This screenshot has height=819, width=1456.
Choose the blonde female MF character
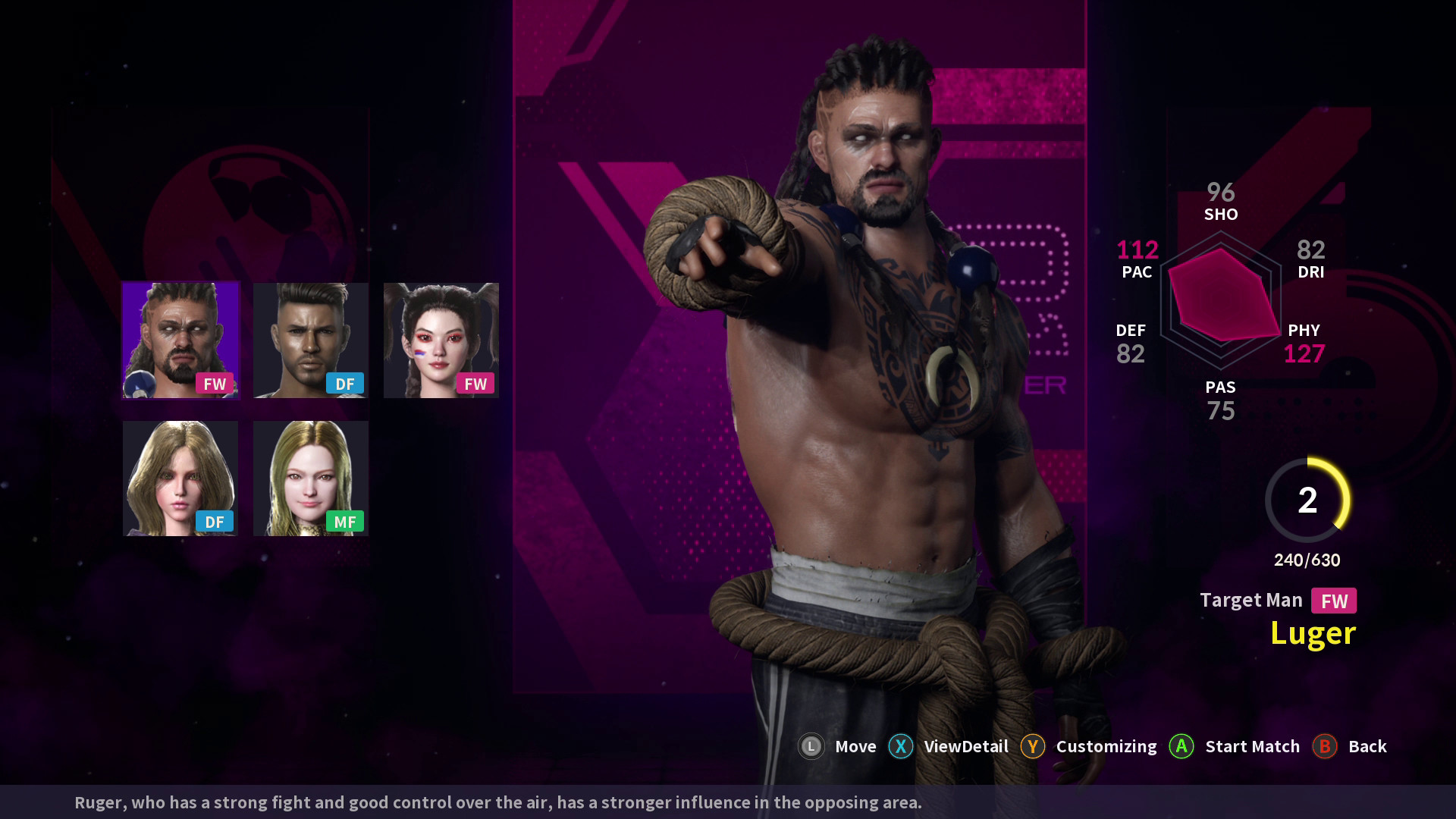click(x=311, y=479)
